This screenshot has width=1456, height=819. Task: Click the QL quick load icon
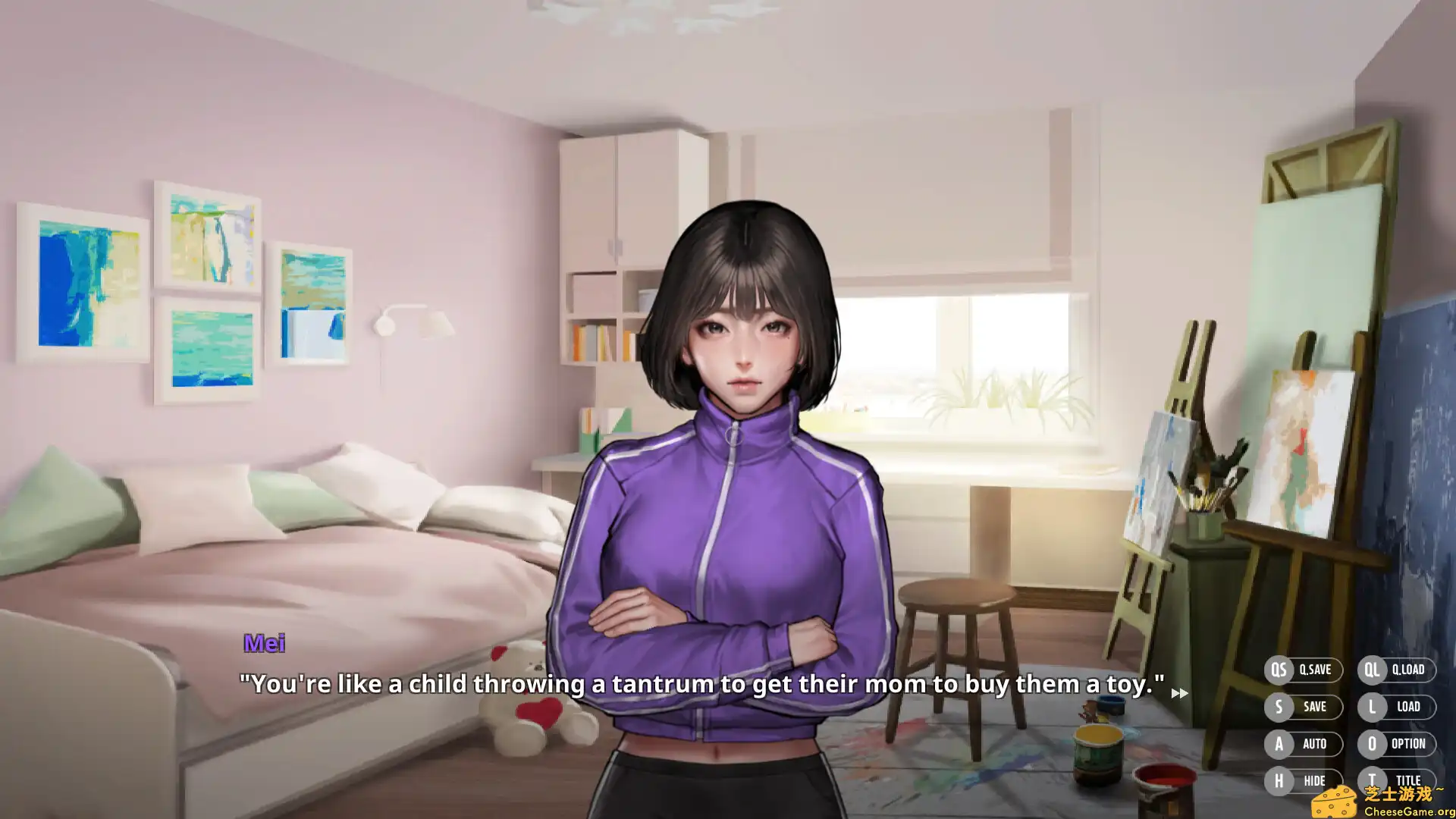[1372, 670]
